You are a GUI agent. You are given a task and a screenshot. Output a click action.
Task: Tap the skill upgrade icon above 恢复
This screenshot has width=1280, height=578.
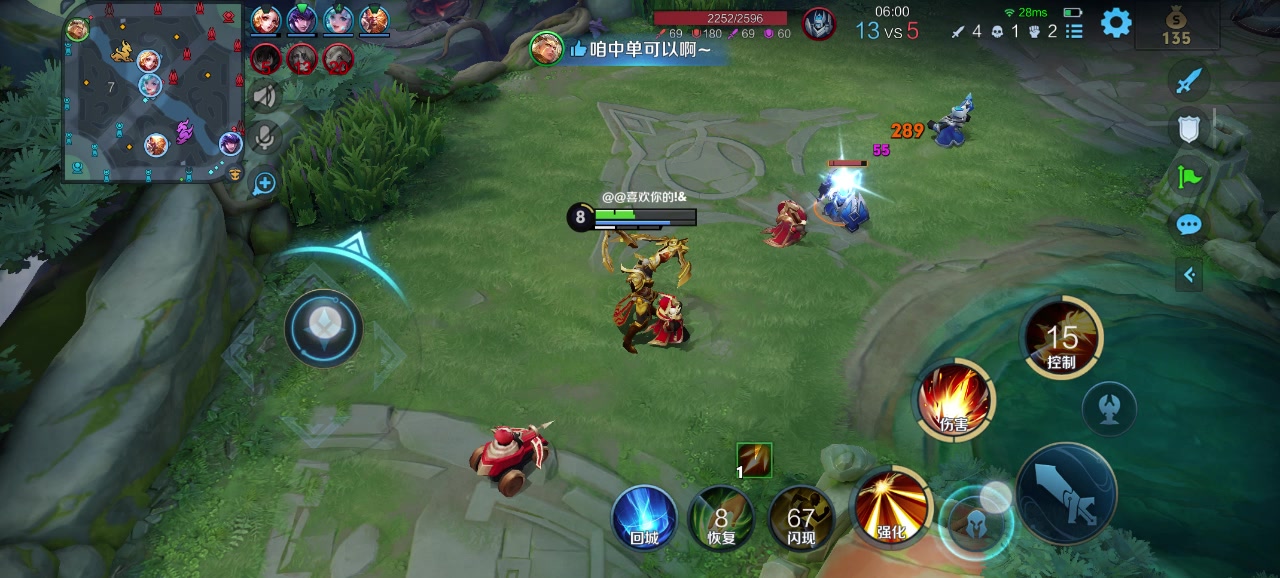(754, 460)
